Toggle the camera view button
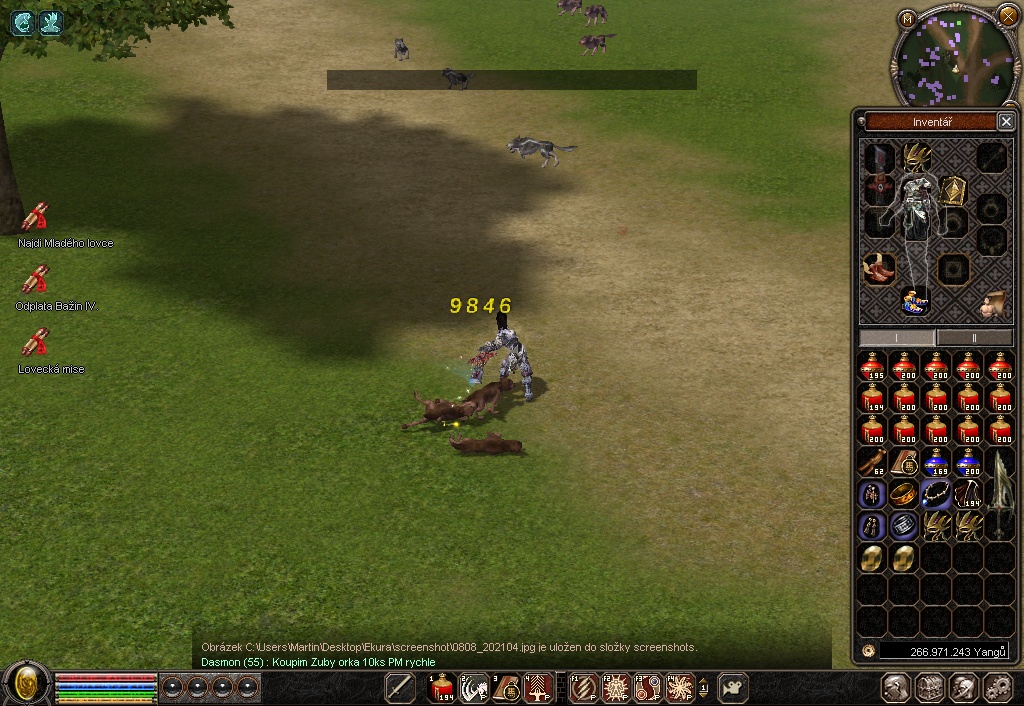 click(x=734, y=687)
